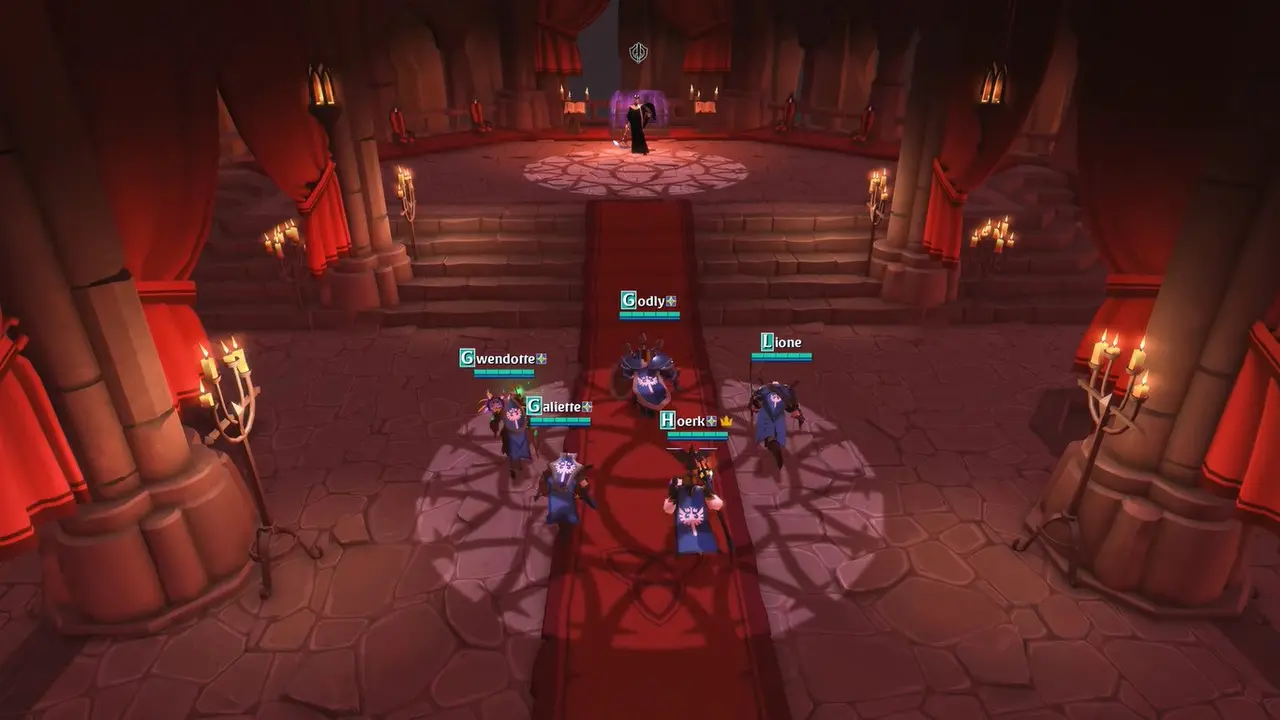
Task: Select the crown icon next to Hoerk's name
Action: (x=726, y=422)
